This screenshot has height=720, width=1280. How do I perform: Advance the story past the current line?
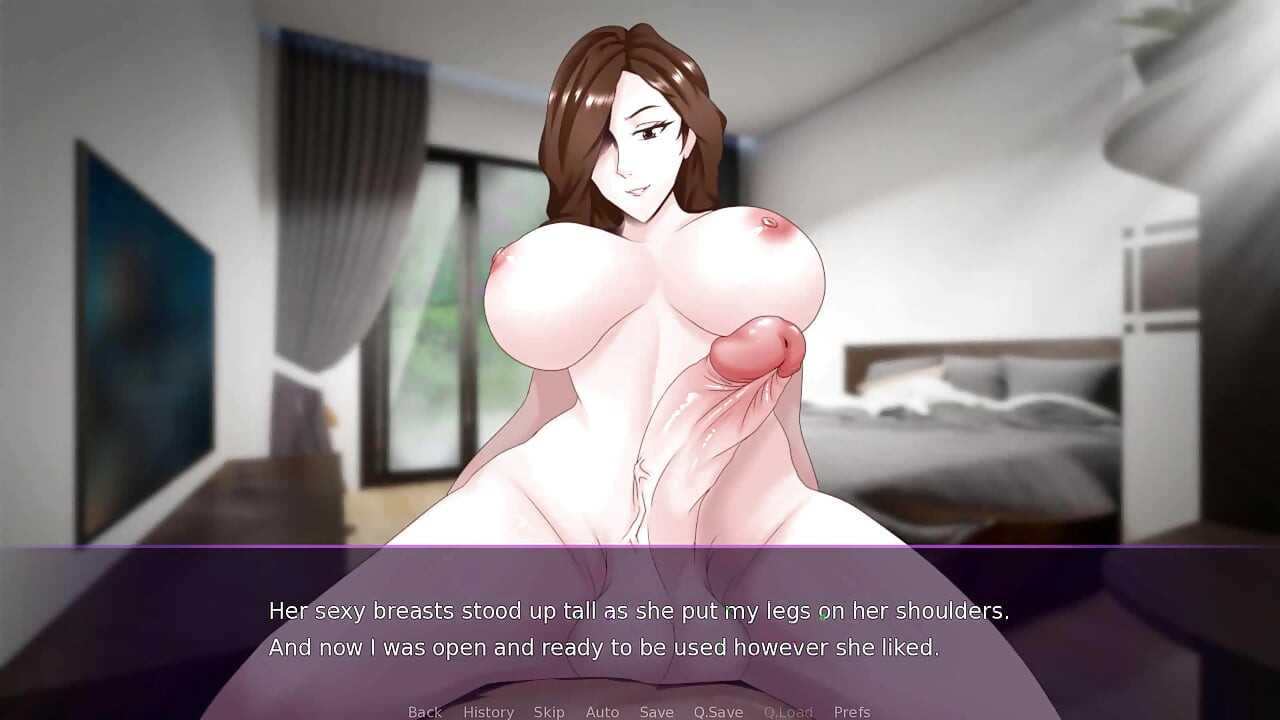point(640,628)
